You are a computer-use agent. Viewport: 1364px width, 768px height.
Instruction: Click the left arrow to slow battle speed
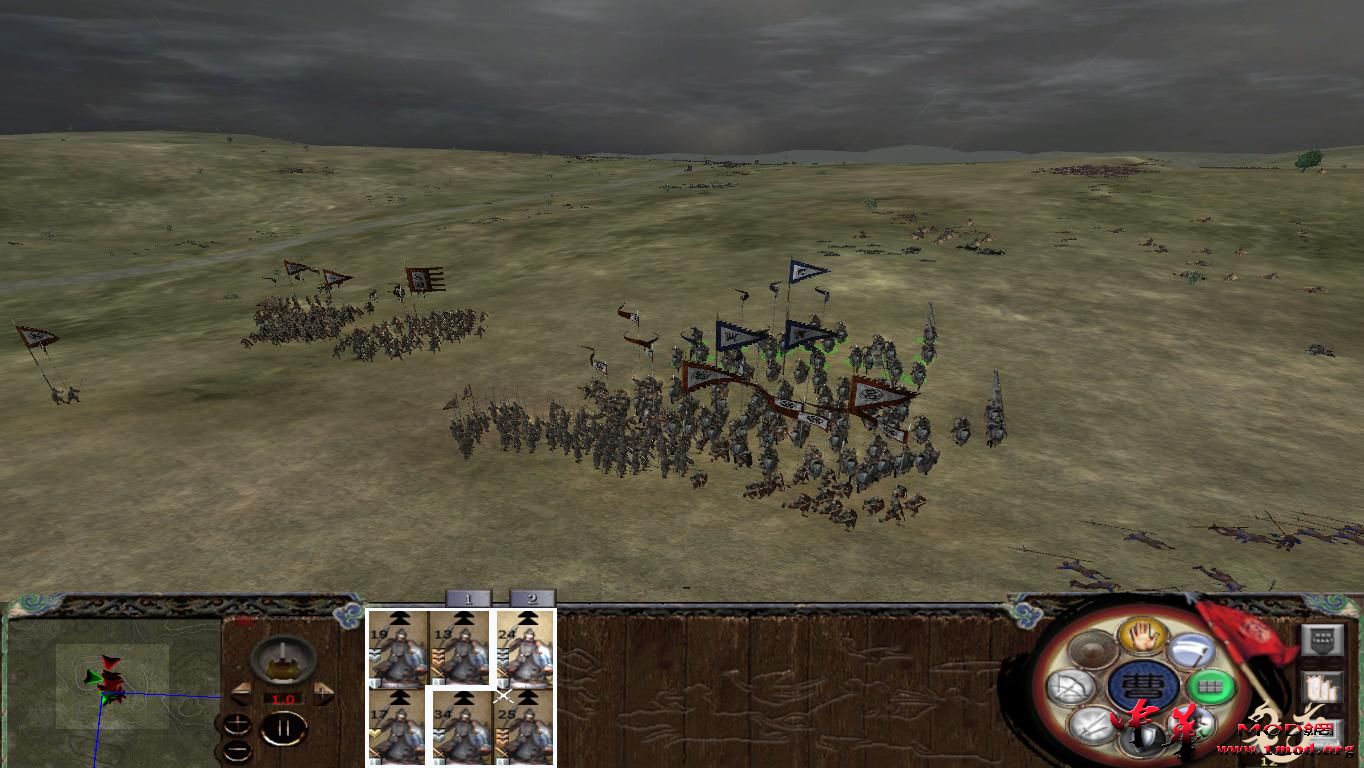click(241, 694)
